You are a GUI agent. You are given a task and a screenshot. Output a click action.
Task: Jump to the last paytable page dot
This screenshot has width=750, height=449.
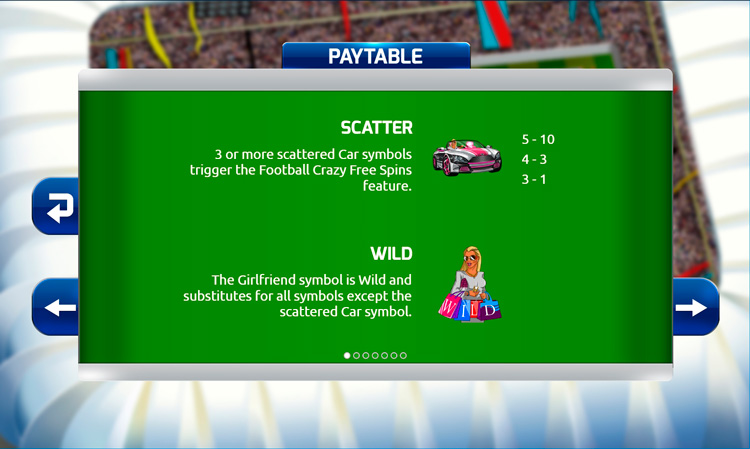click(x=403, y=355)
